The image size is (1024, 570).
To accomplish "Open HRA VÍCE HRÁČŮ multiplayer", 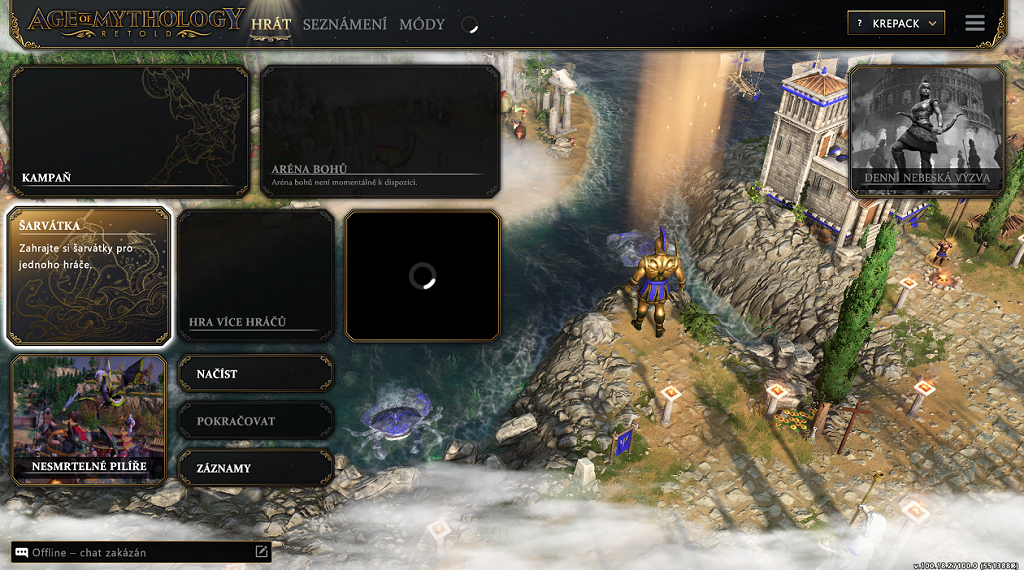I will click(x=255, y=276).
